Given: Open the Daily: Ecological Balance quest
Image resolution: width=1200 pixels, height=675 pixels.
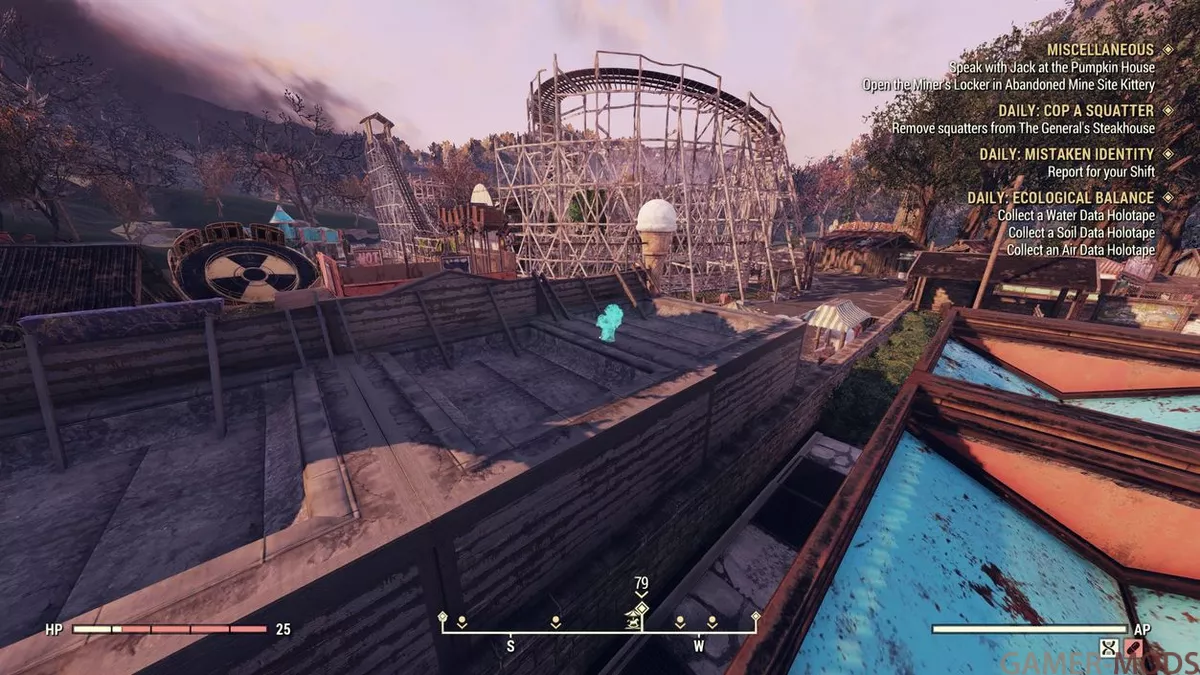Looking at the screenshot, I should (1060, 198).
